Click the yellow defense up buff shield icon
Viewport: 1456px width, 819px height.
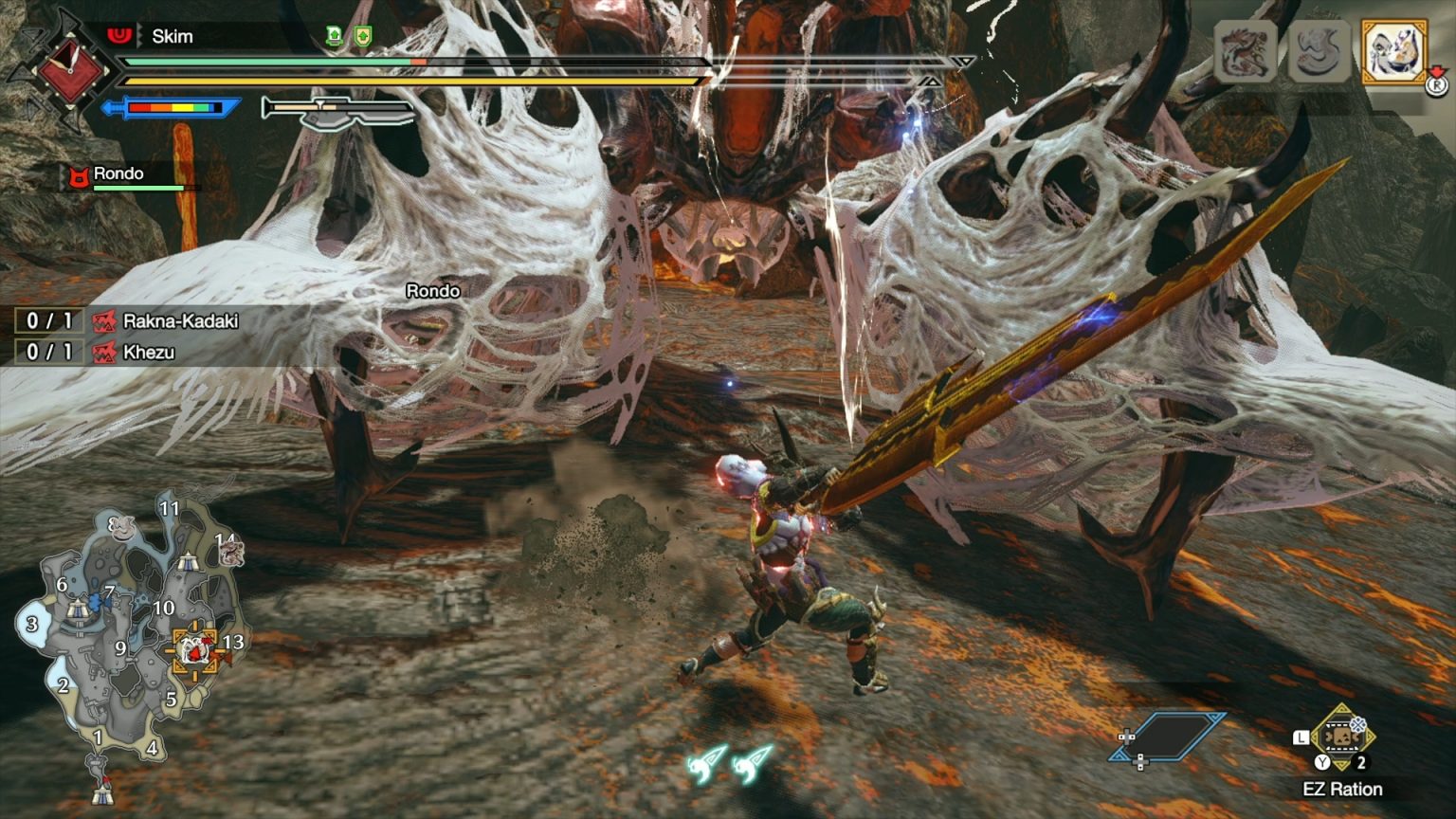[364, 36]
